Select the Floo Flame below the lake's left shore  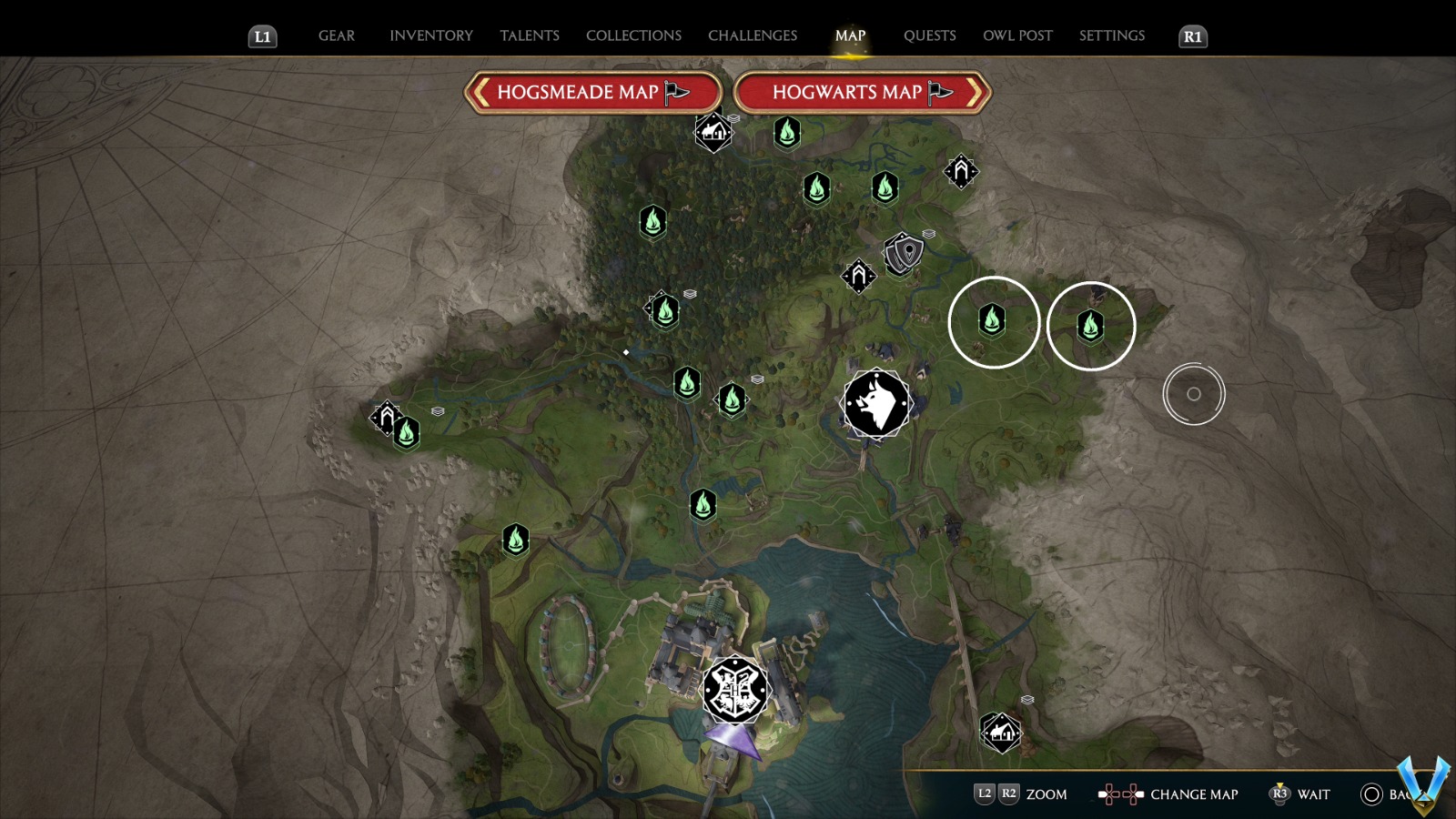click(517, 540)
